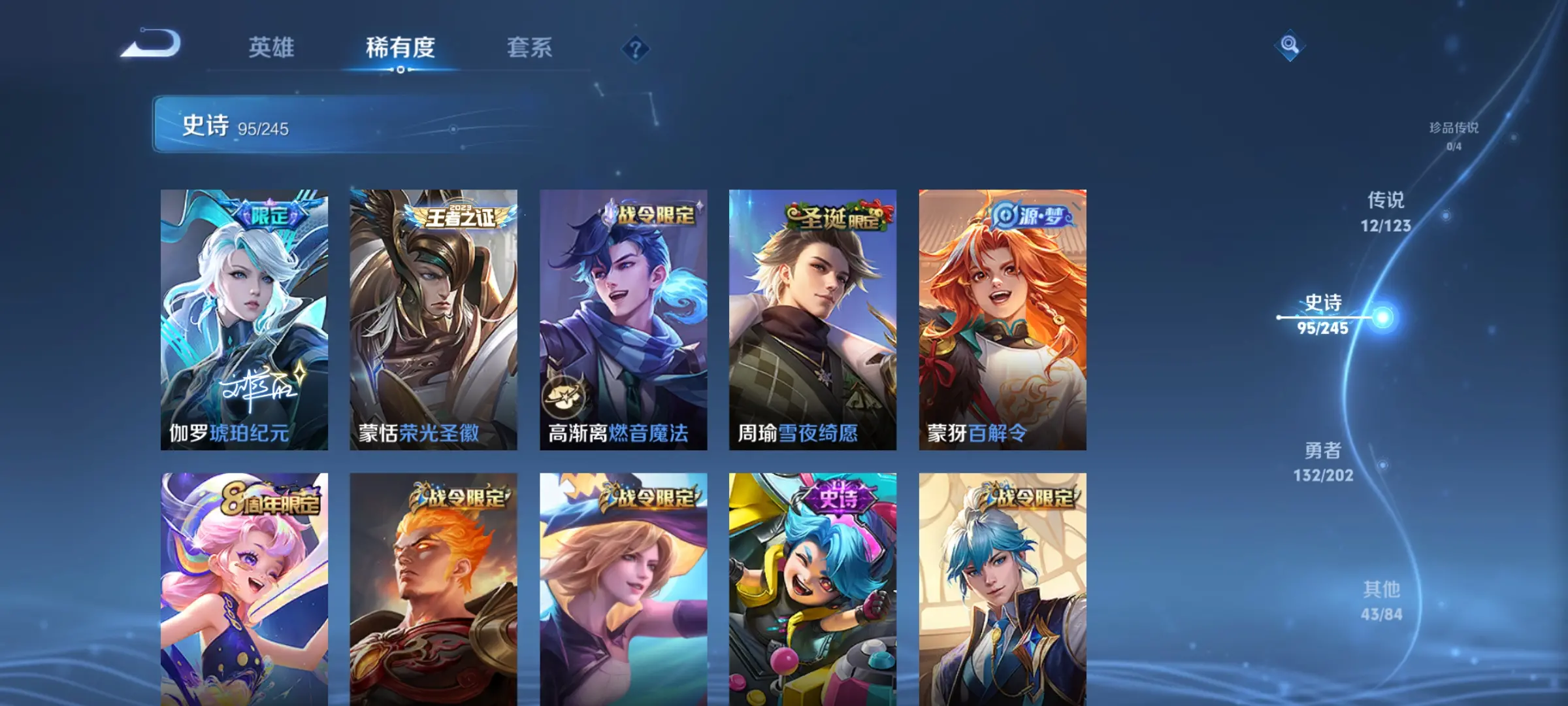Screen dimensions: 1568x706
Task: Jump to the 传说 rarity section
Action: [1385, 212]
